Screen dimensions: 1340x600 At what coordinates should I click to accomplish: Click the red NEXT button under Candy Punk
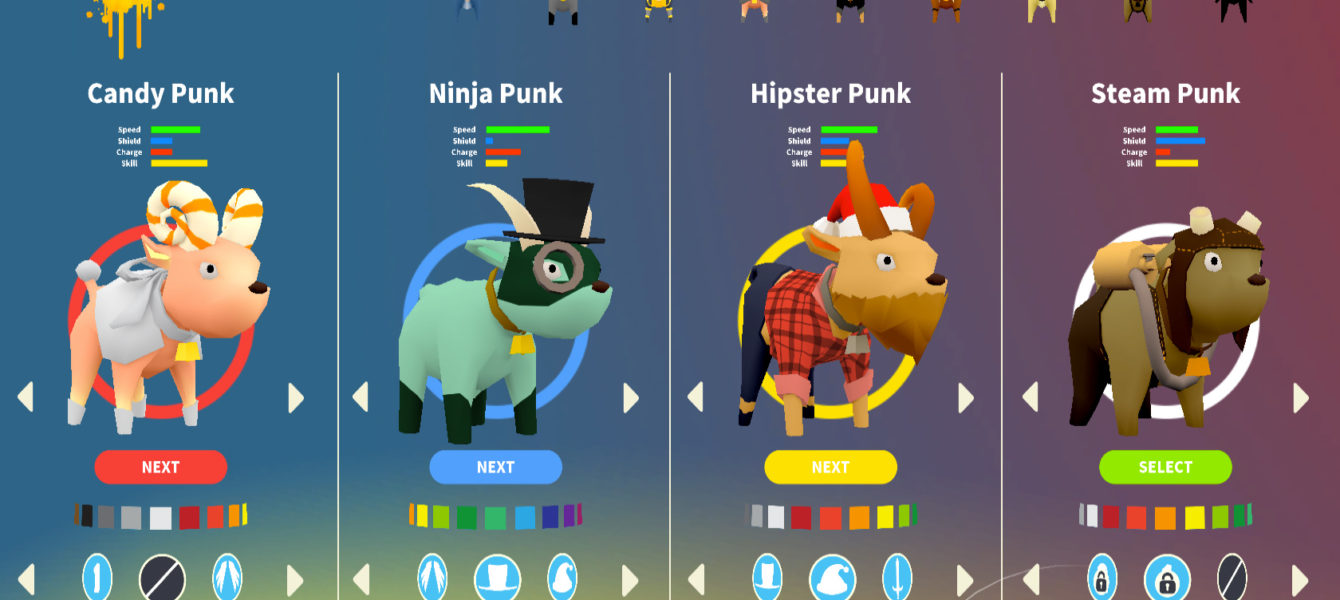point(160,467)
